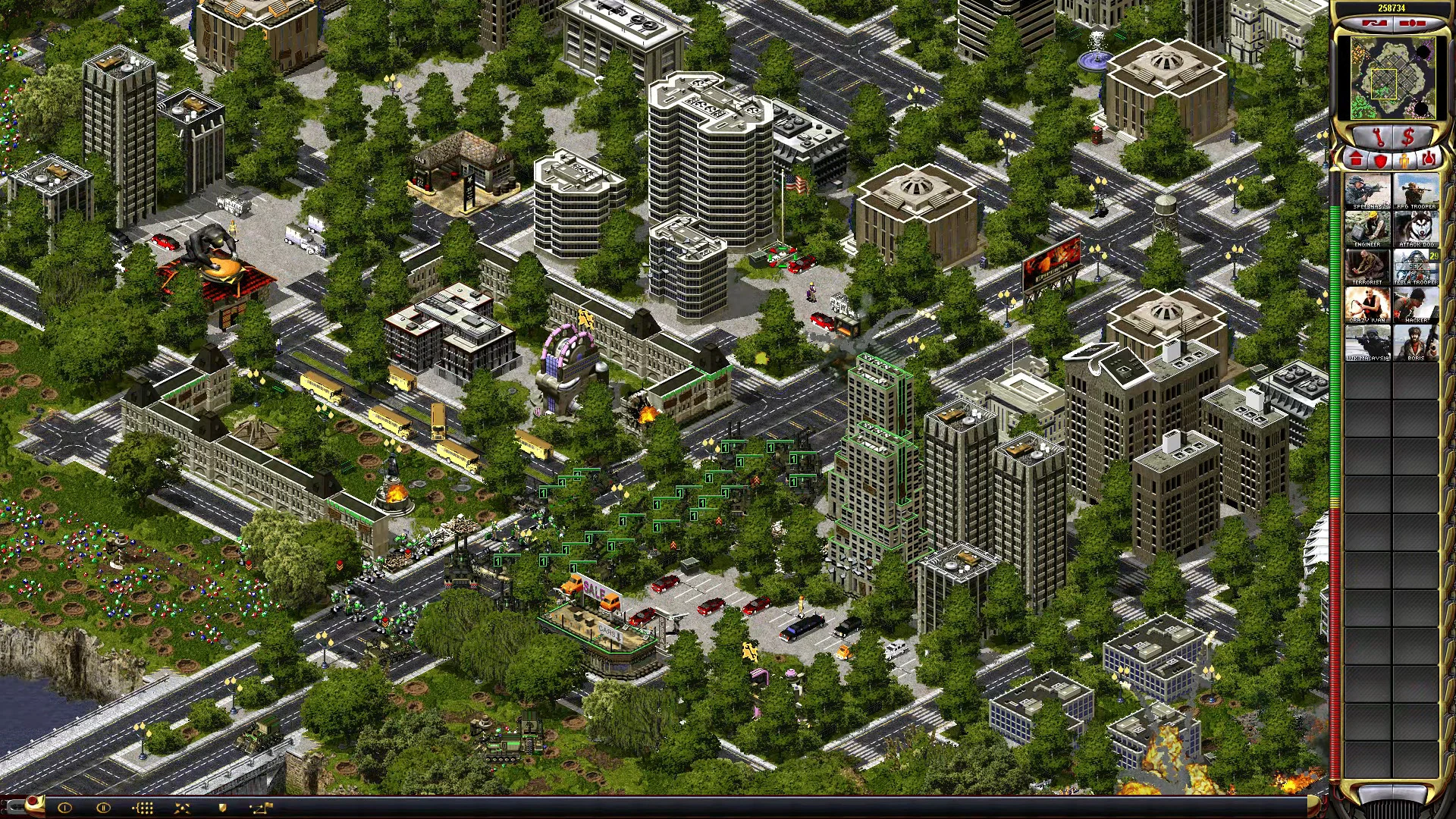This screenshot has height=819, width=1456.
Task: Train a VK Malaysia unit
Action: click(x=1368, y=342)
